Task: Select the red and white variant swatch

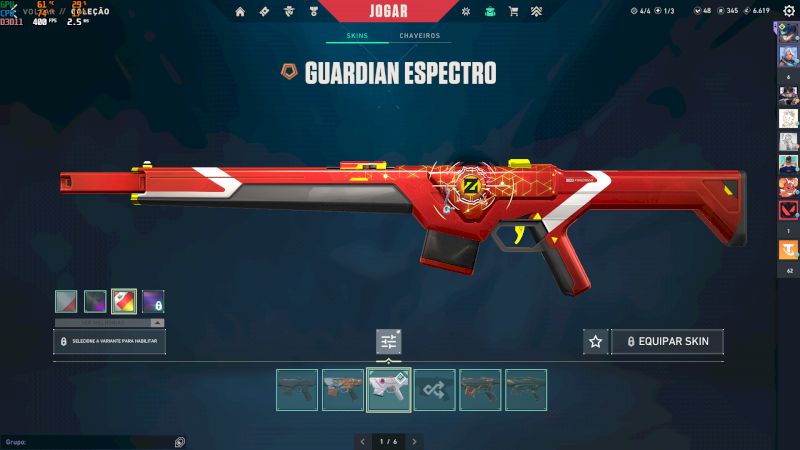Action: click(x=124, y=301)
